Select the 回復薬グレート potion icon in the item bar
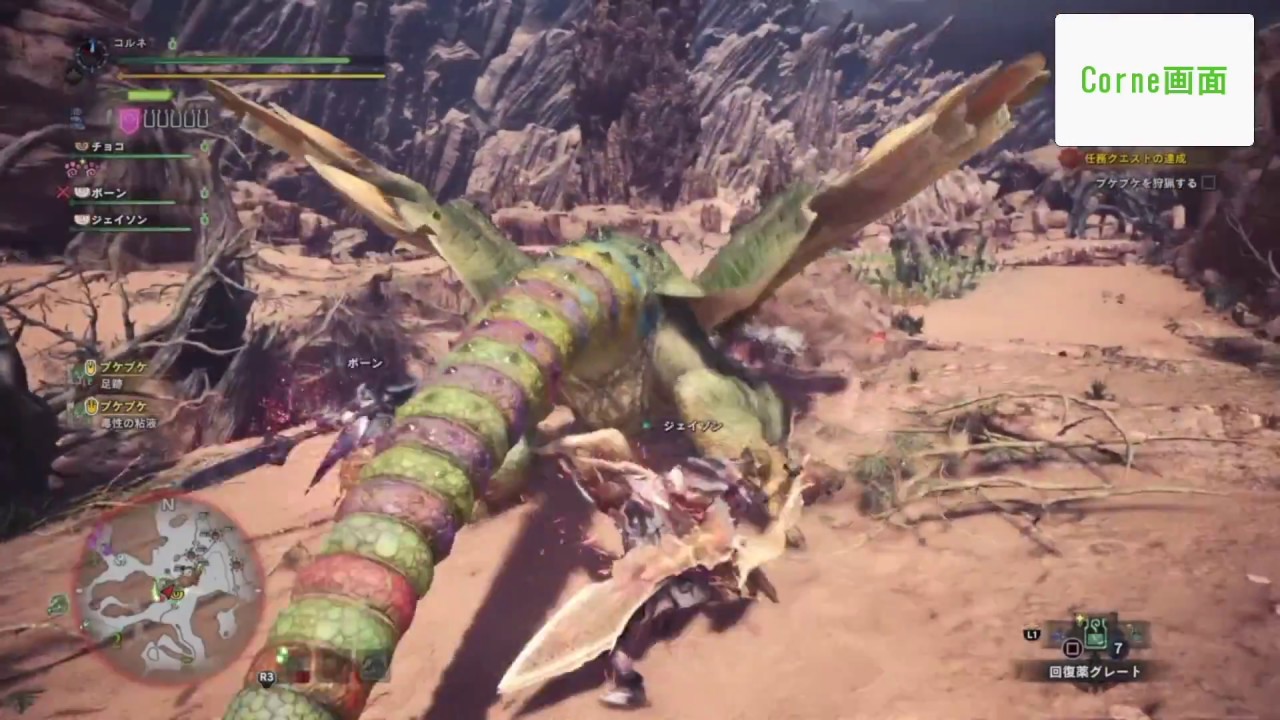The height and width of the screenshot is (720, 1280). (x=1095, y=632)
